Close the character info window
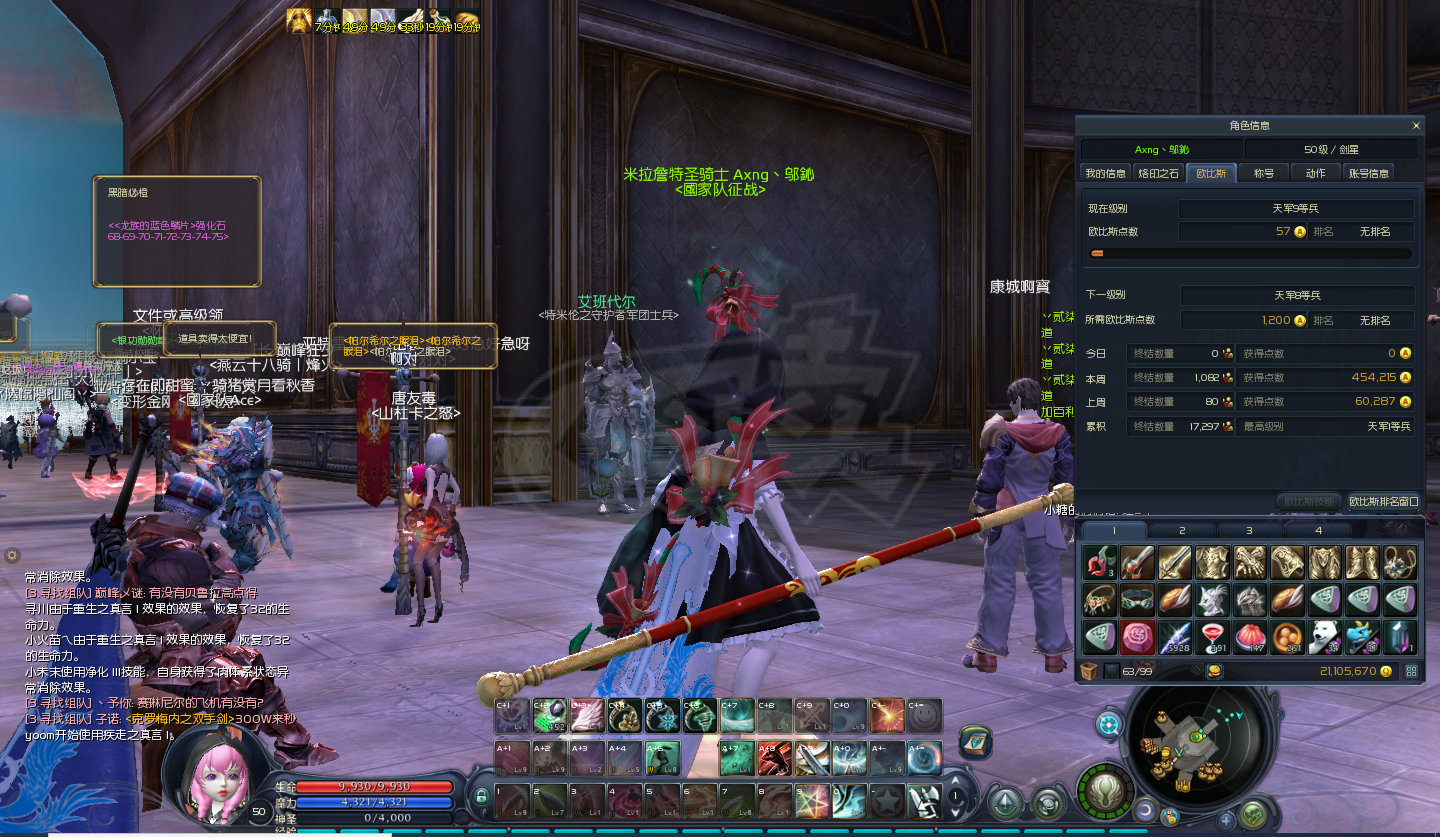The height and width of the screenshot is (837, 1440). coord(1416,126)
